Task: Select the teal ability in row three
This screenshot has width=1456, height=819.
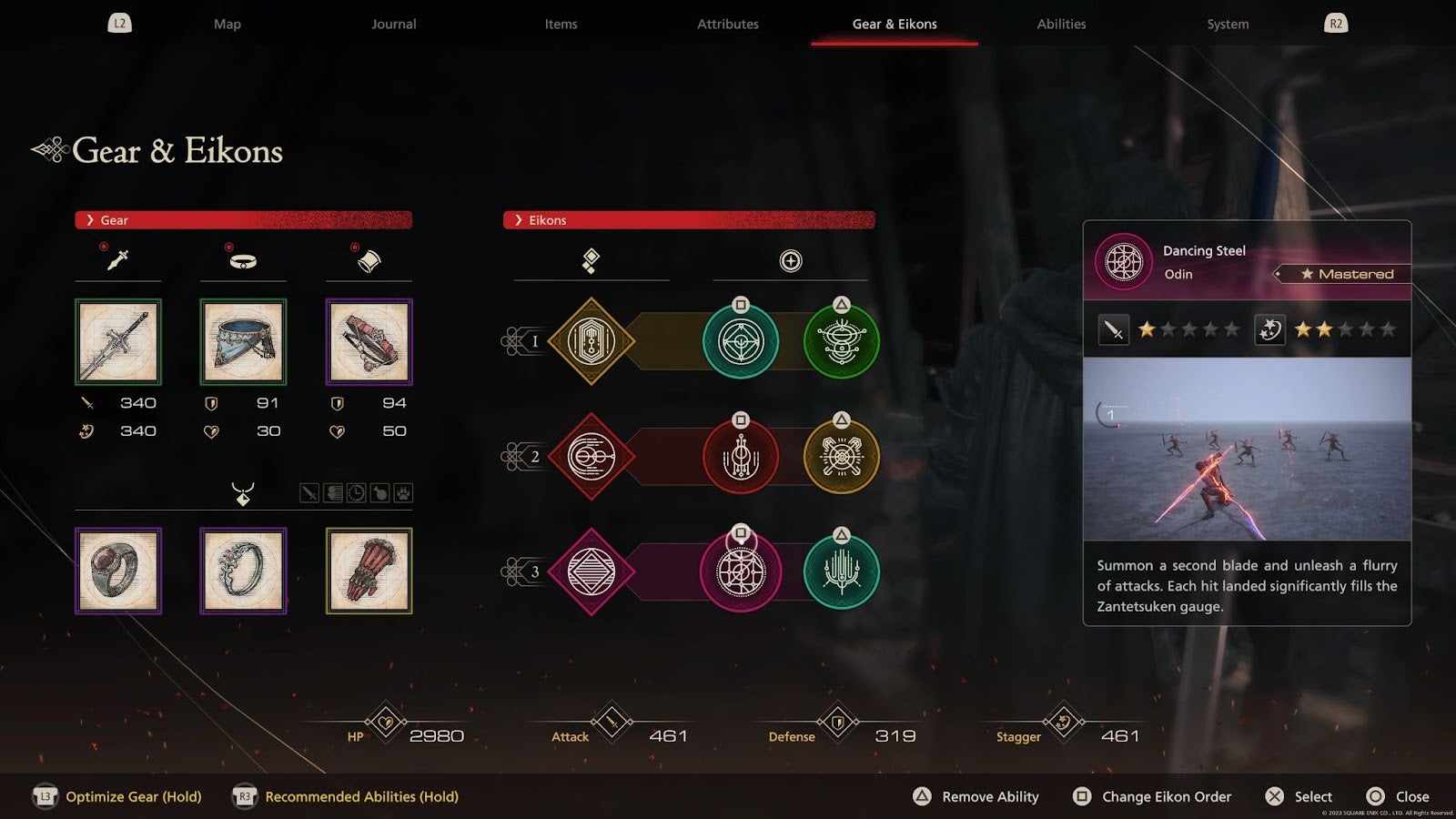Action: 841,572
